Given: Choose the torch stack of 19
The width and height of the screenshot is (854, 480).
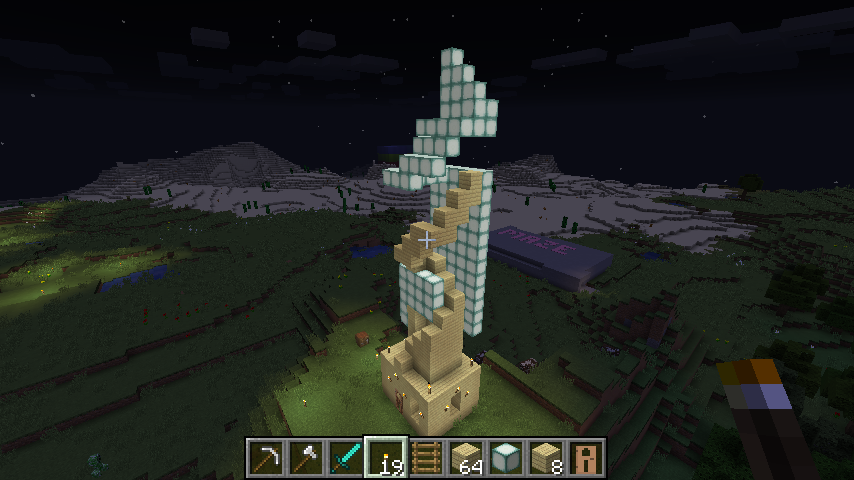Looking at the screenshot, I should click(386, 457).
